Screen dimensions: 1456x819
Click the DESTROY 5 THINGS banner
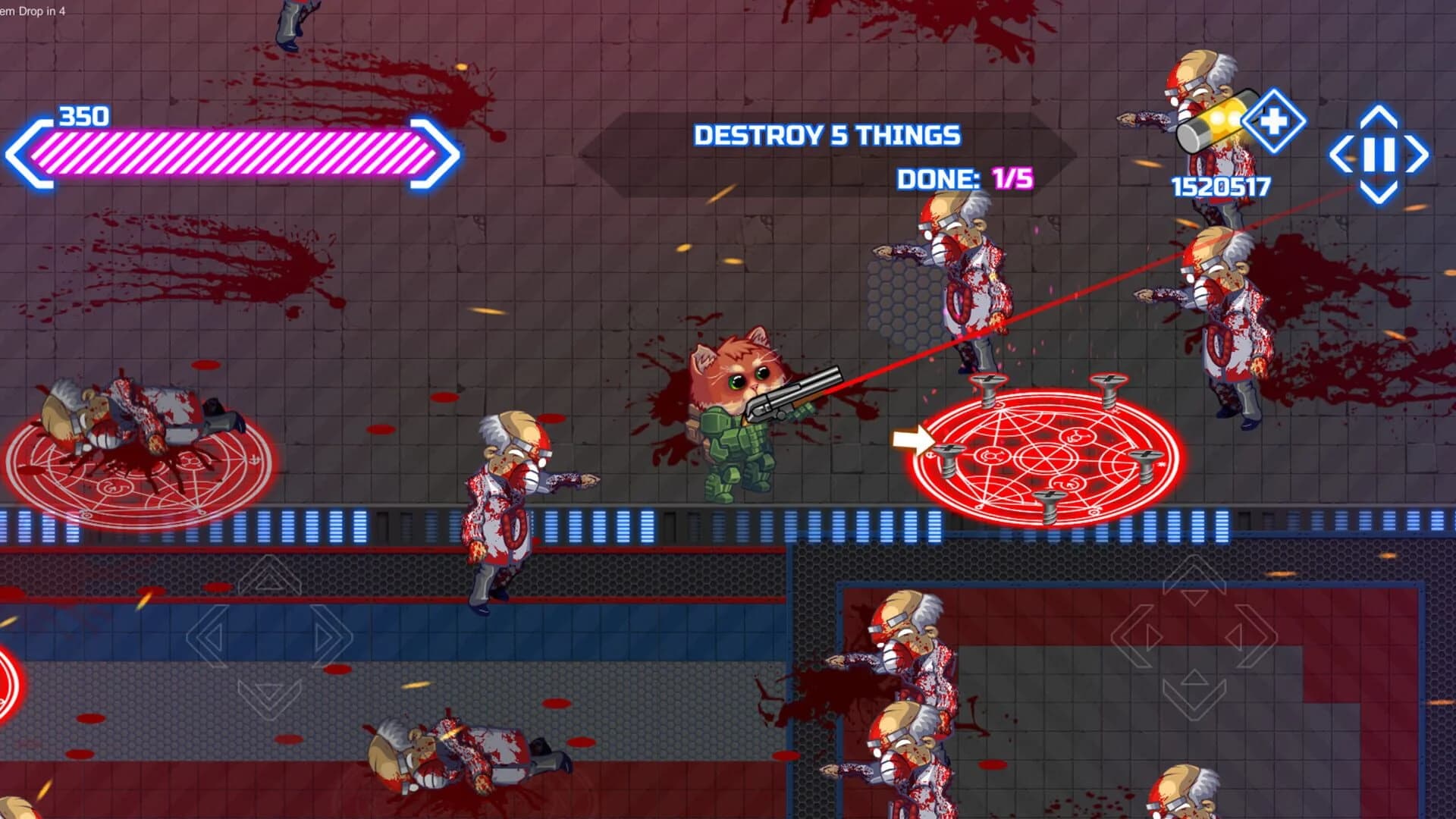click(827, 135)
